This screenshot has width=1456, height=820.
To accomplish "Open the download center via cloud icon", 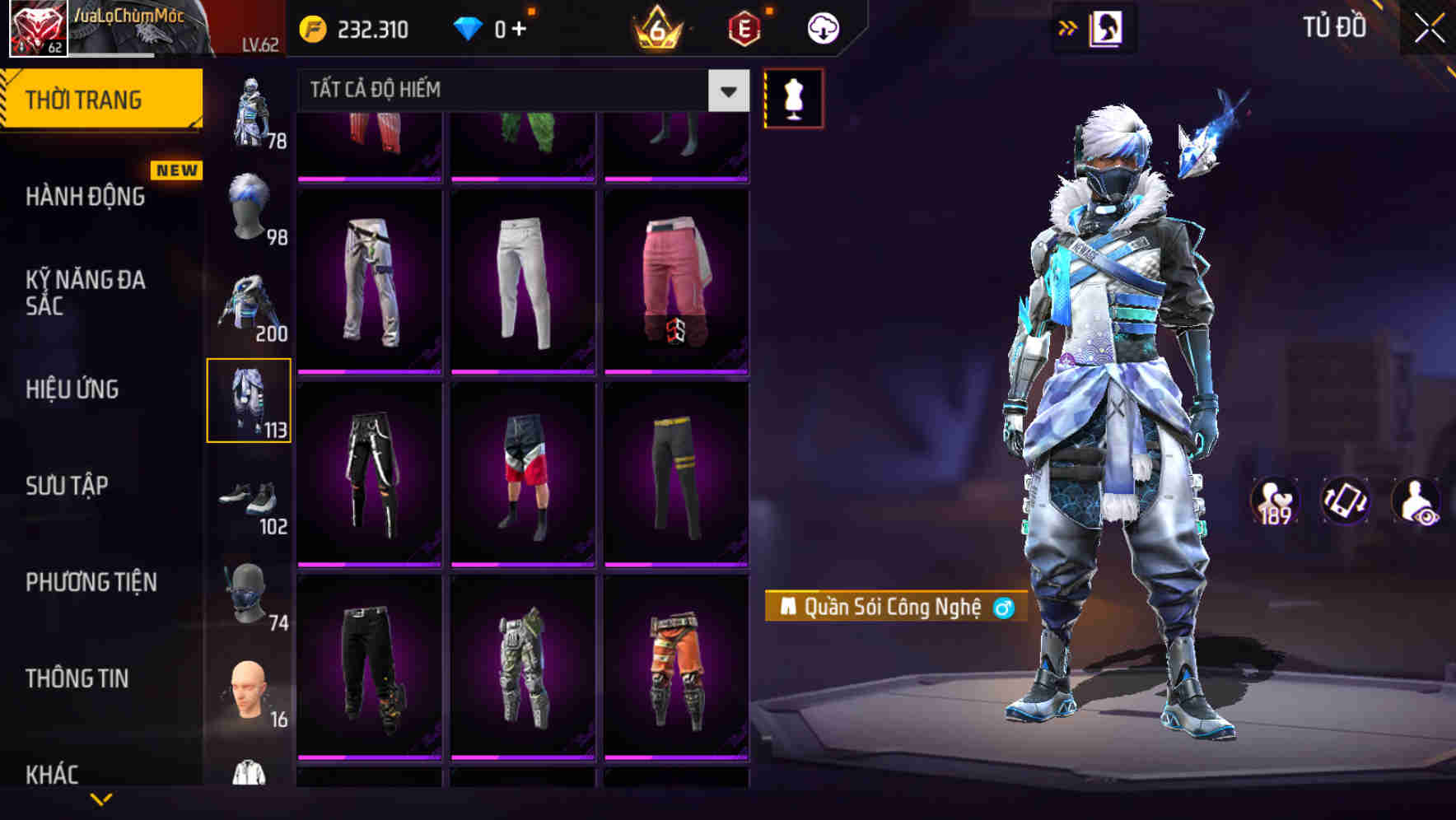I will click(822, 26).
